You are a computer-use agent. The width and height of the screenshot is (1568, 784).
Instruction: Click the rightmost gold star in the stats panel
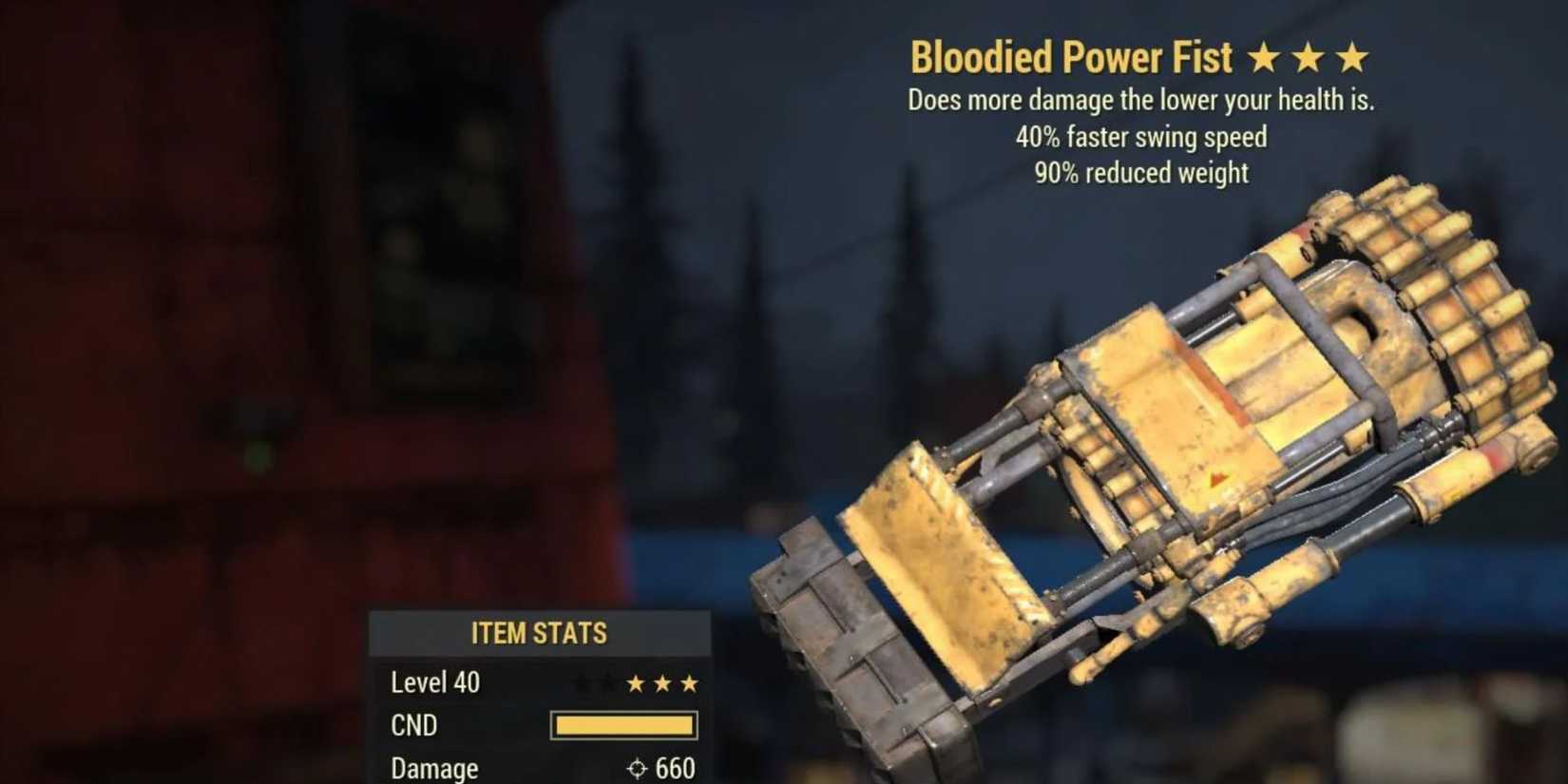[691, 681]
